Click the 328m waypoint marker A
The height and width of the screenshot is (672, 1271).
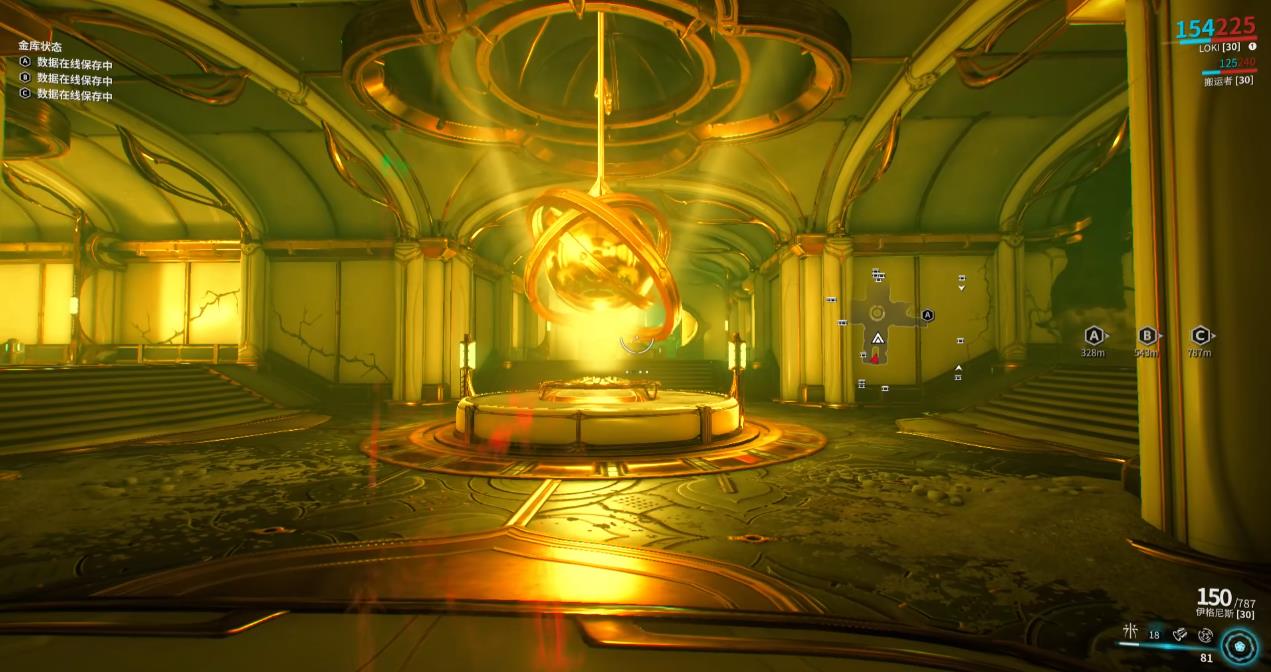1094,336
